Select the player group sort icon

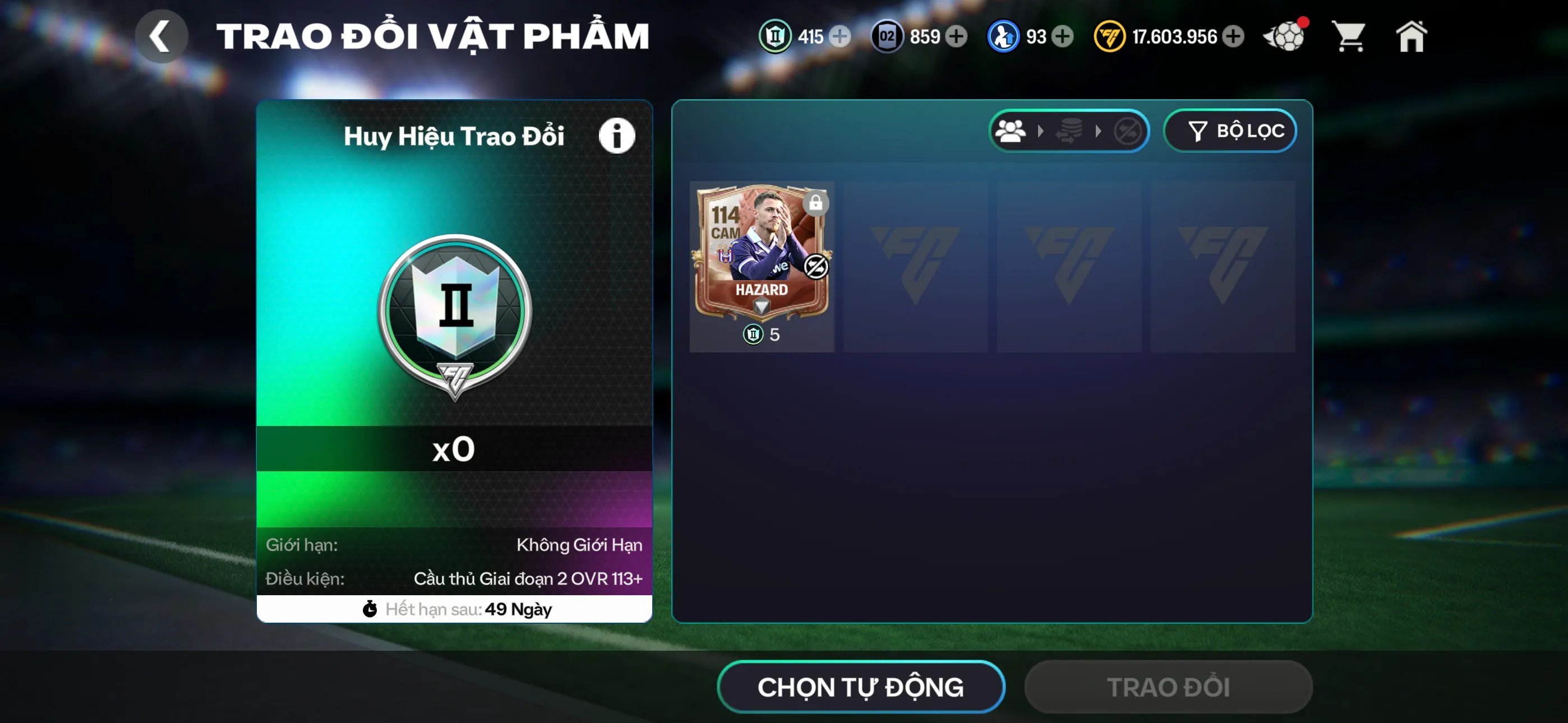pos(1011,130)
